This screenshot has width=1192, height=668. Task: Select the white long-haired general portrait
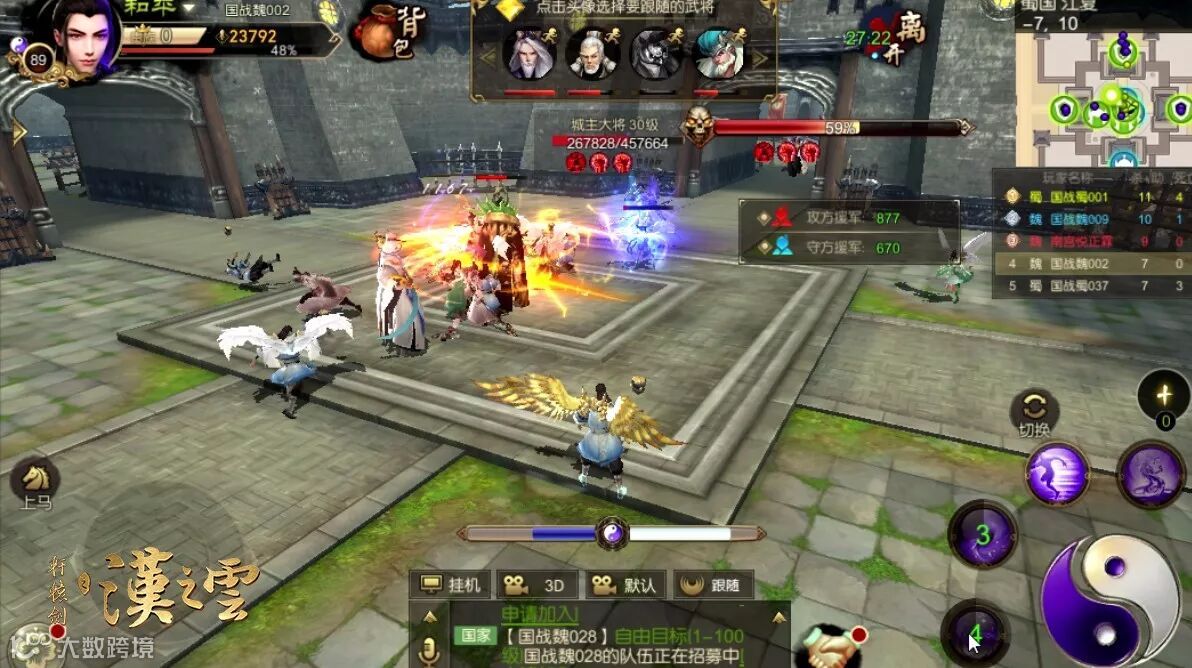(x=530, y=54)
